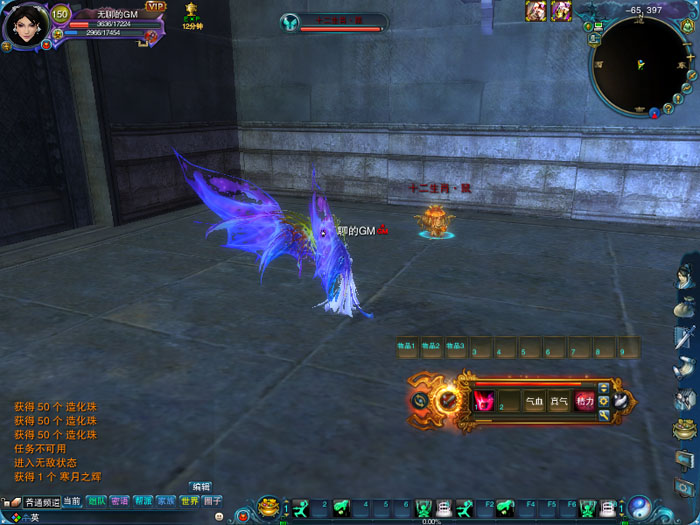Toggle the 真气 auto-potion button
Screen dimensions: 700x525
(559, 401)
